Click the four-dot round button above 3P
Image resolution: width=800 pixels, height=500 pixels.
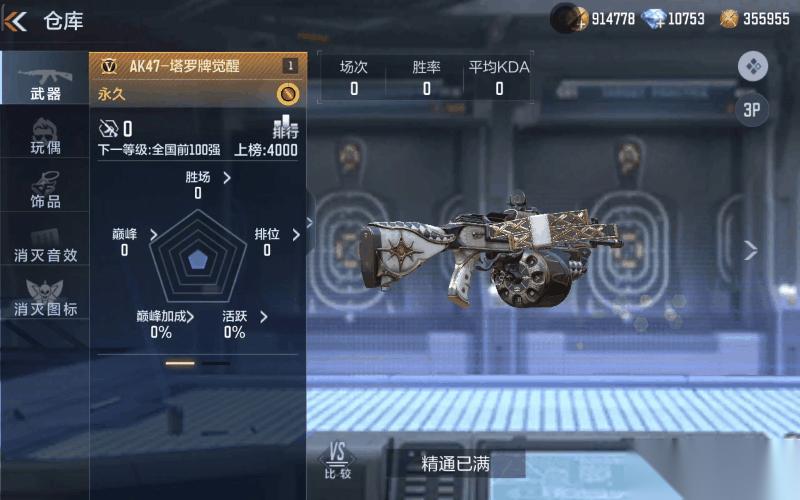[752, 66]
